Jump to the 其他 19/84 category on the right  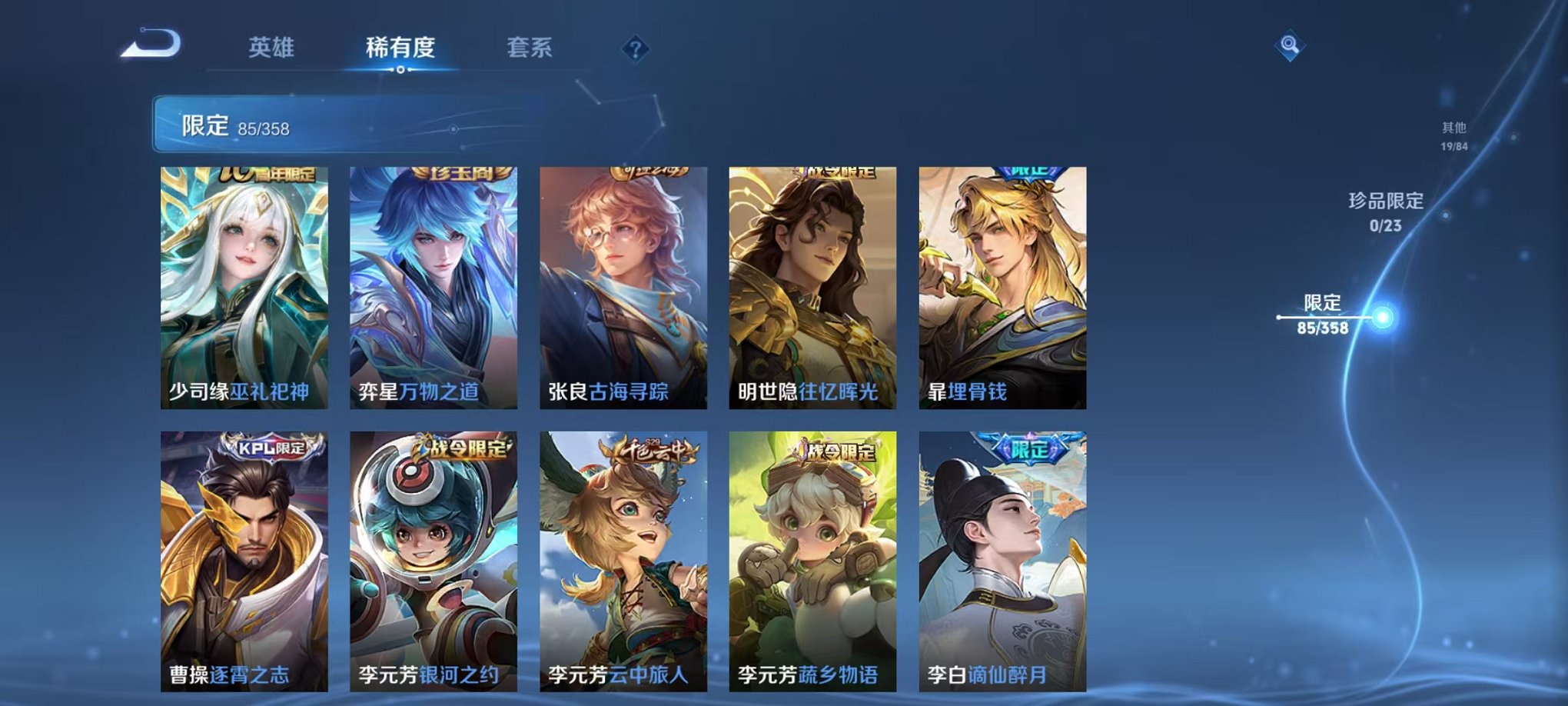[x=1457, y=137]
